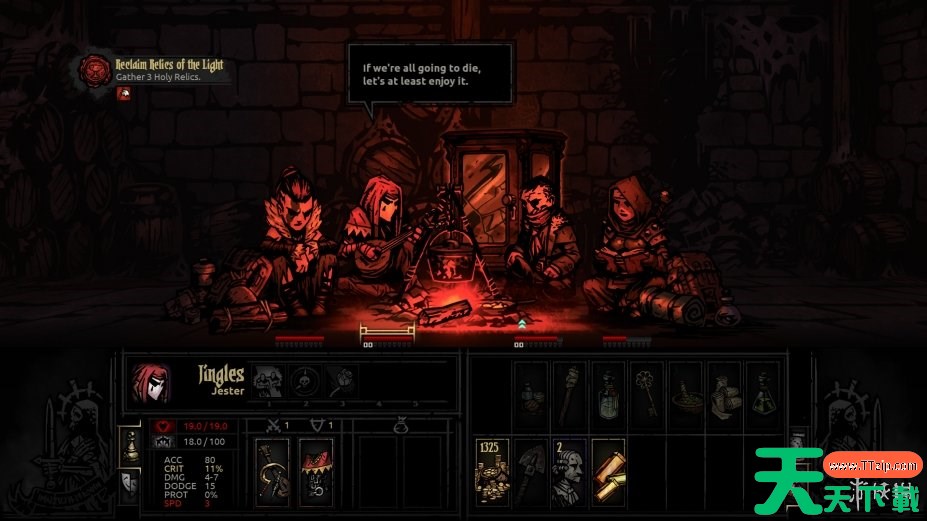Image resolution: width=927 pixels, height=521 pixels.
Task: Switch to the chess pawn tab
Action: 129,447
